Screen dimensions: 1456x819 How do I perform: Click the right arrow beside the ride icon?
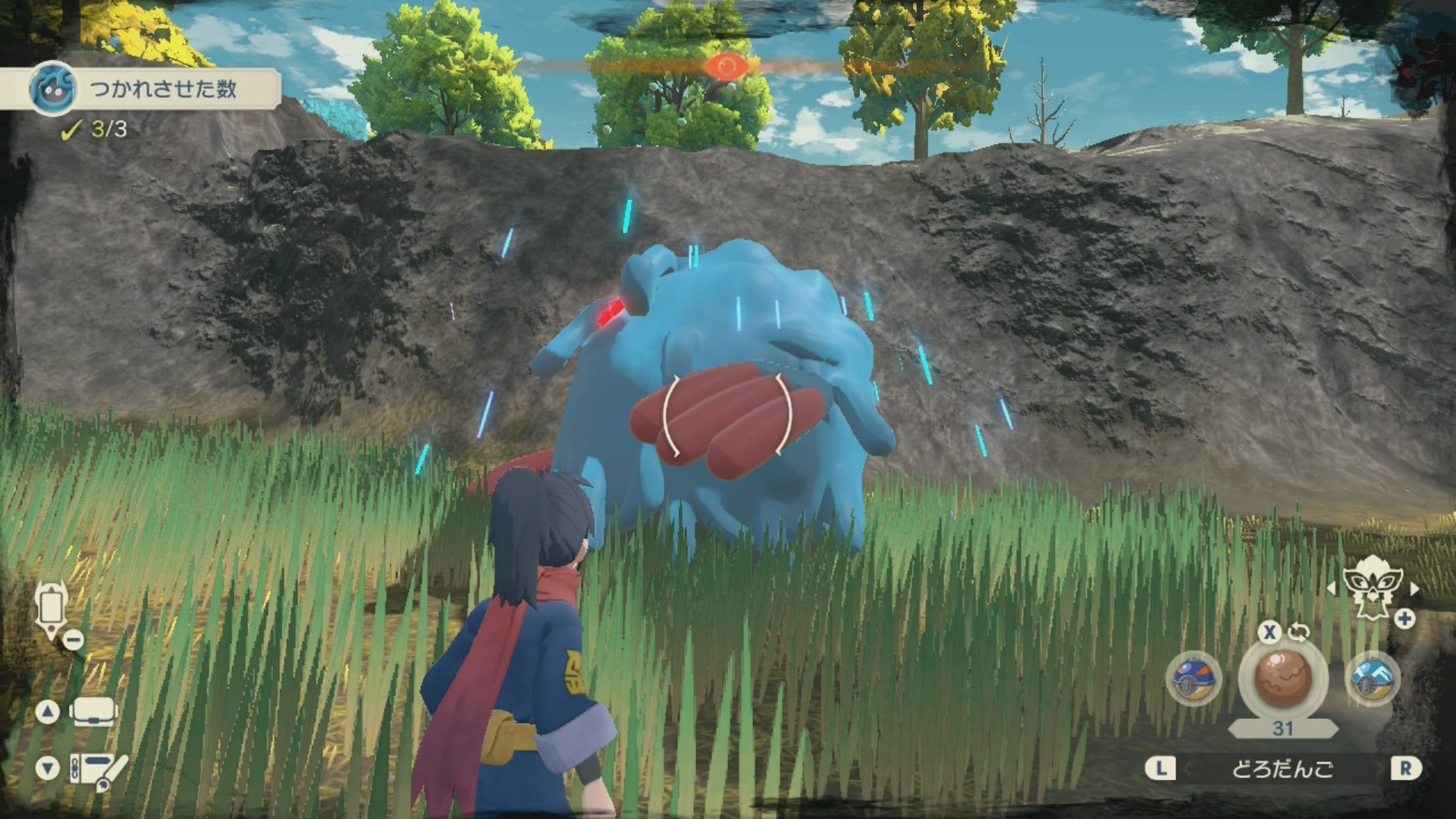[1414, 588]
